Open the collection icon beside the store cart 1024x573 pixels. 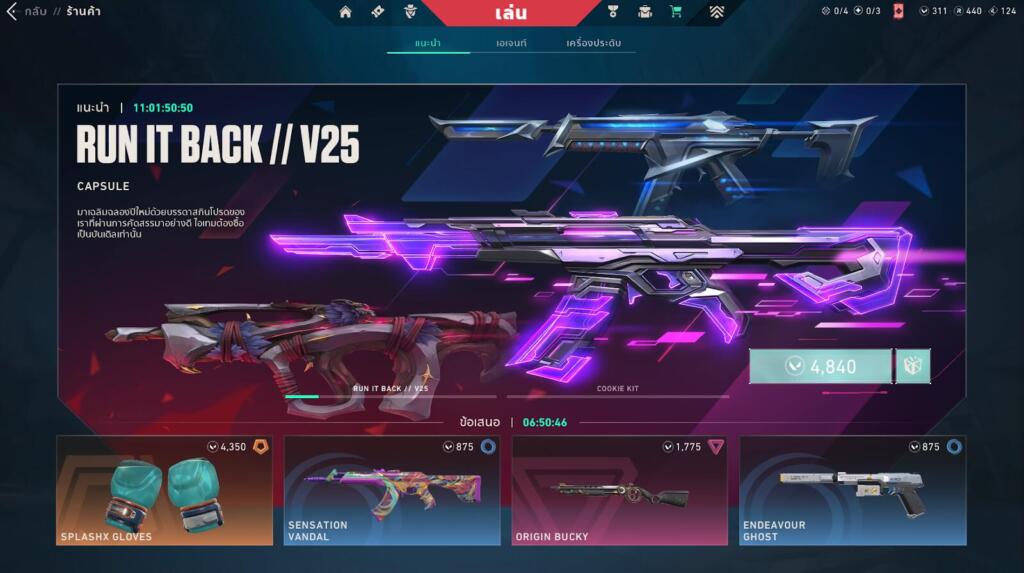[x=645, y=12]
